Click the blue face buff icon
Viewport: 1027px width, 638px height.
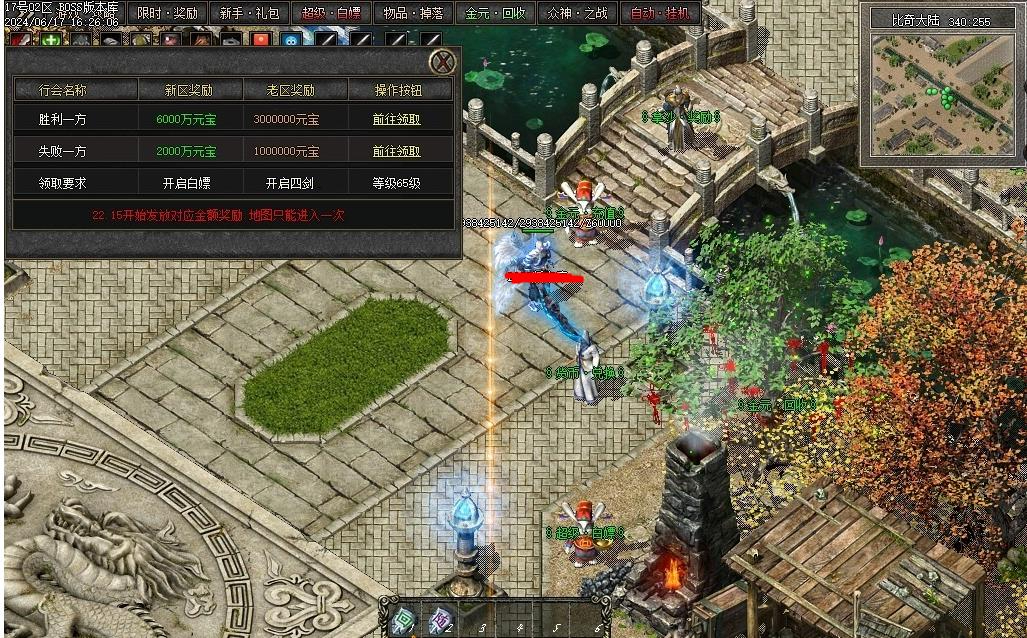(290, 40)
